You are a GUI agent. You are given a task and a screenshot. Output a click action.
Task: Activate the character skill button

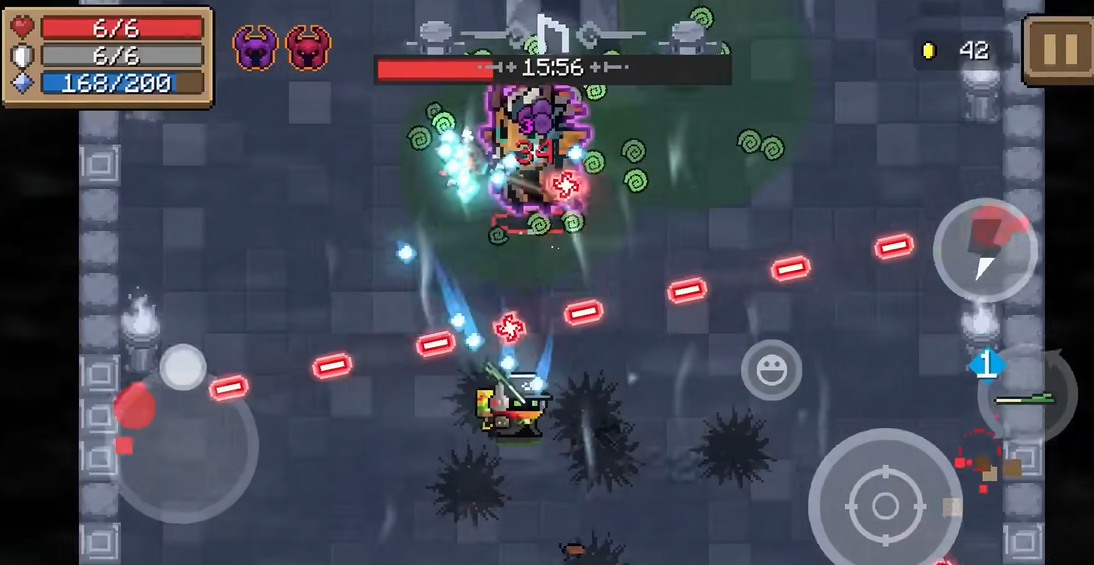[x=984, y=250]
